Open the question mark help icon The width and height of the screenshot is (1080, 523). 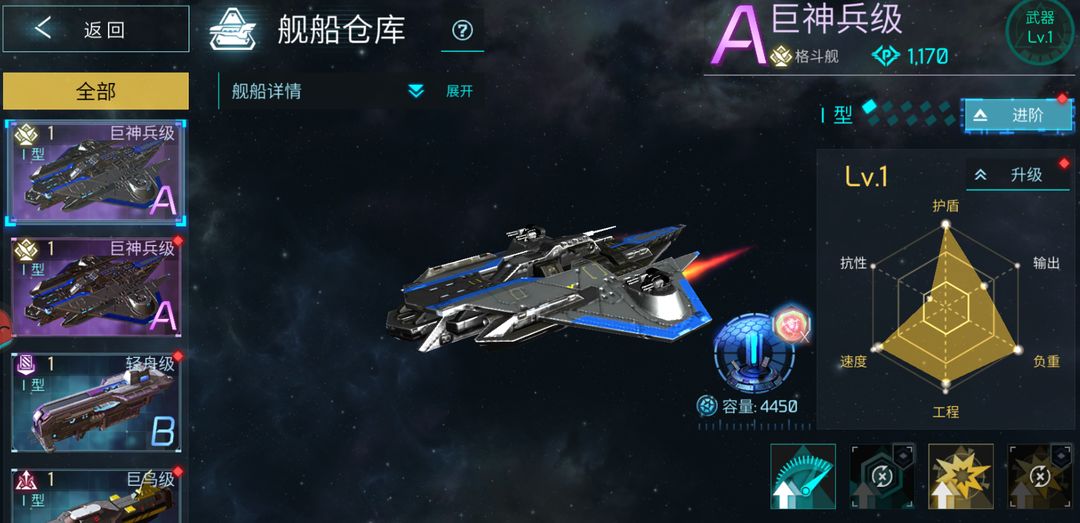[462, 30]
